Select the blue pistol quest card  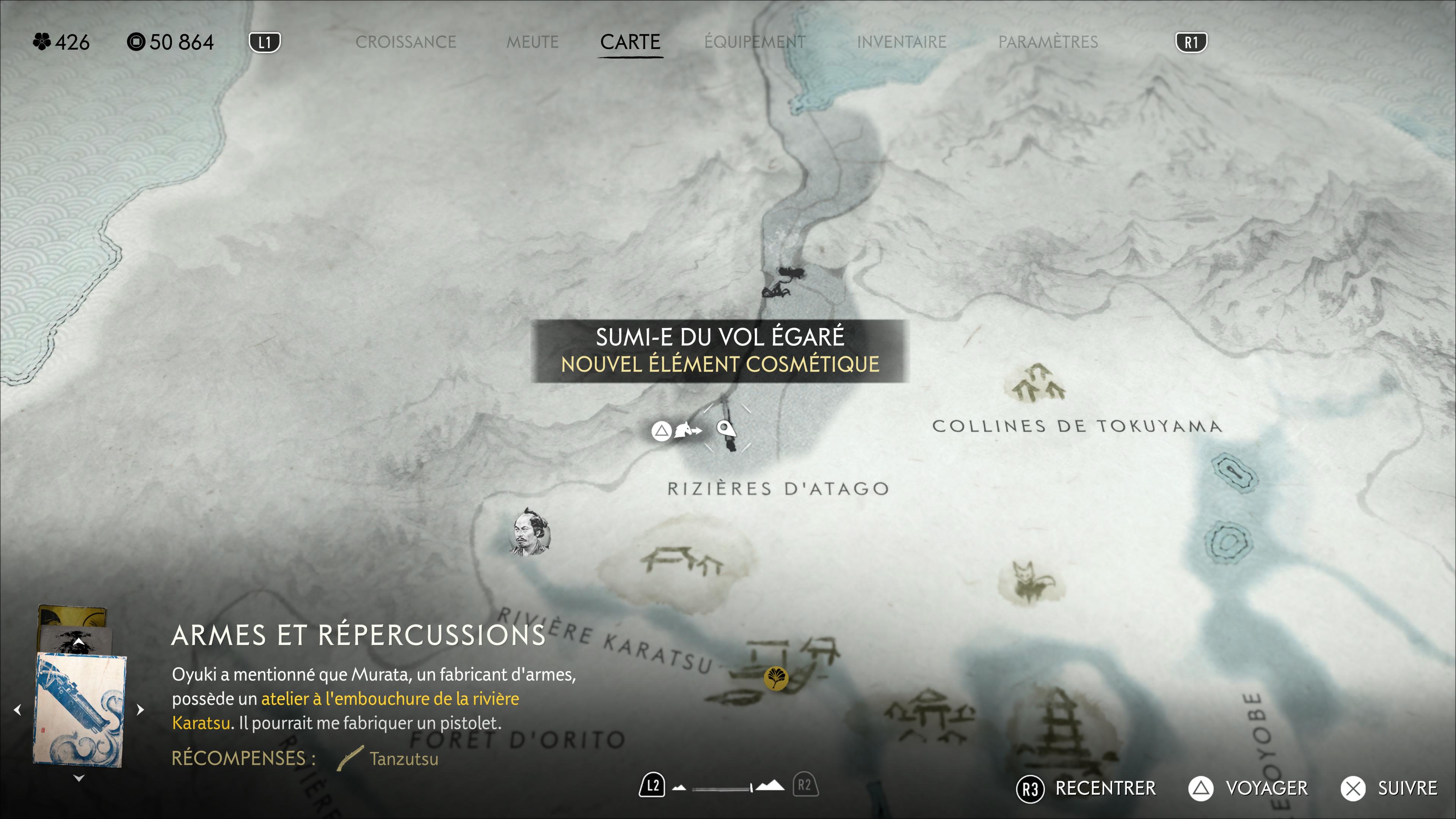pyautogui.click(x=79, y=709)
